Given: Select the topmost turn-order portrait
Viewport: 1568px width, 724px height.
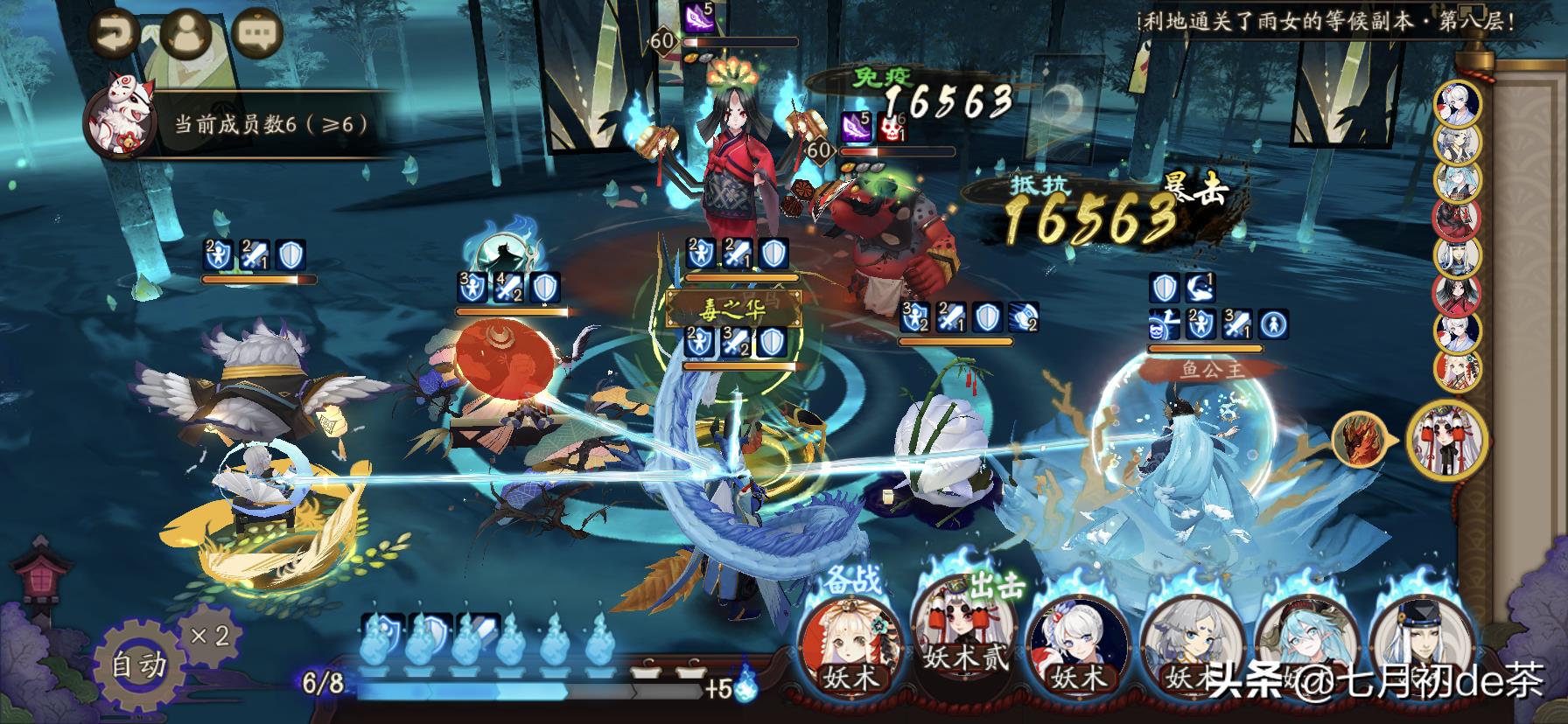Looking at the screenshot, I should point(1457,104).
